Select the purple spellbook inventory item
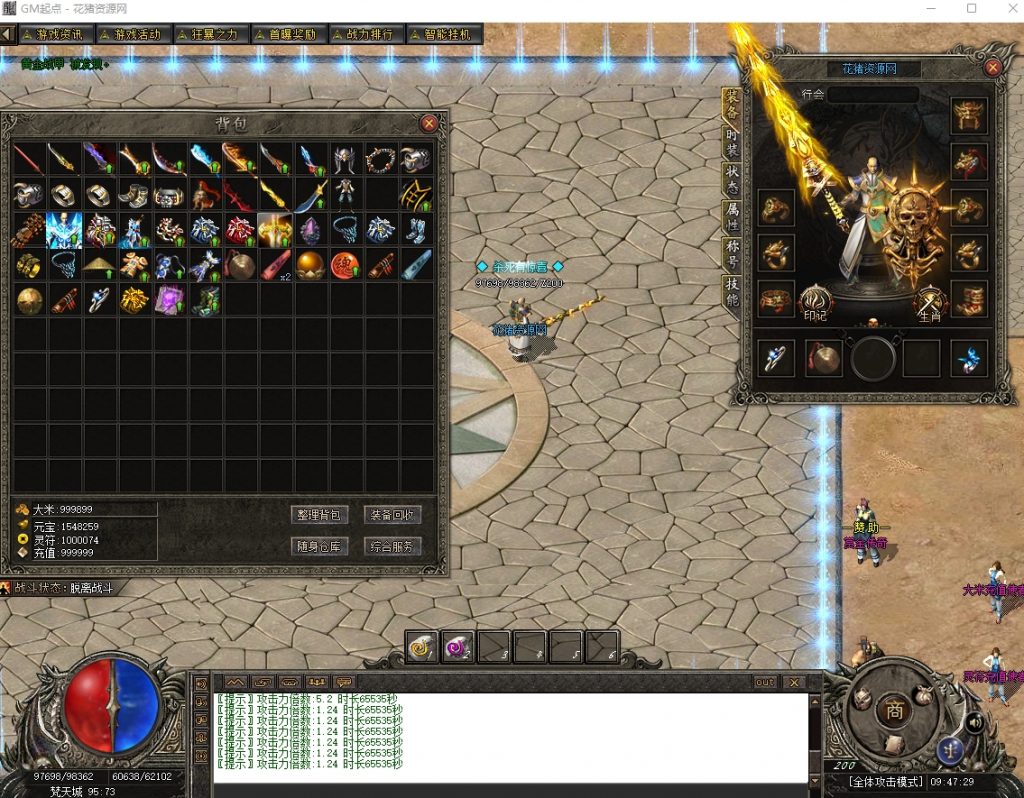 168,299
